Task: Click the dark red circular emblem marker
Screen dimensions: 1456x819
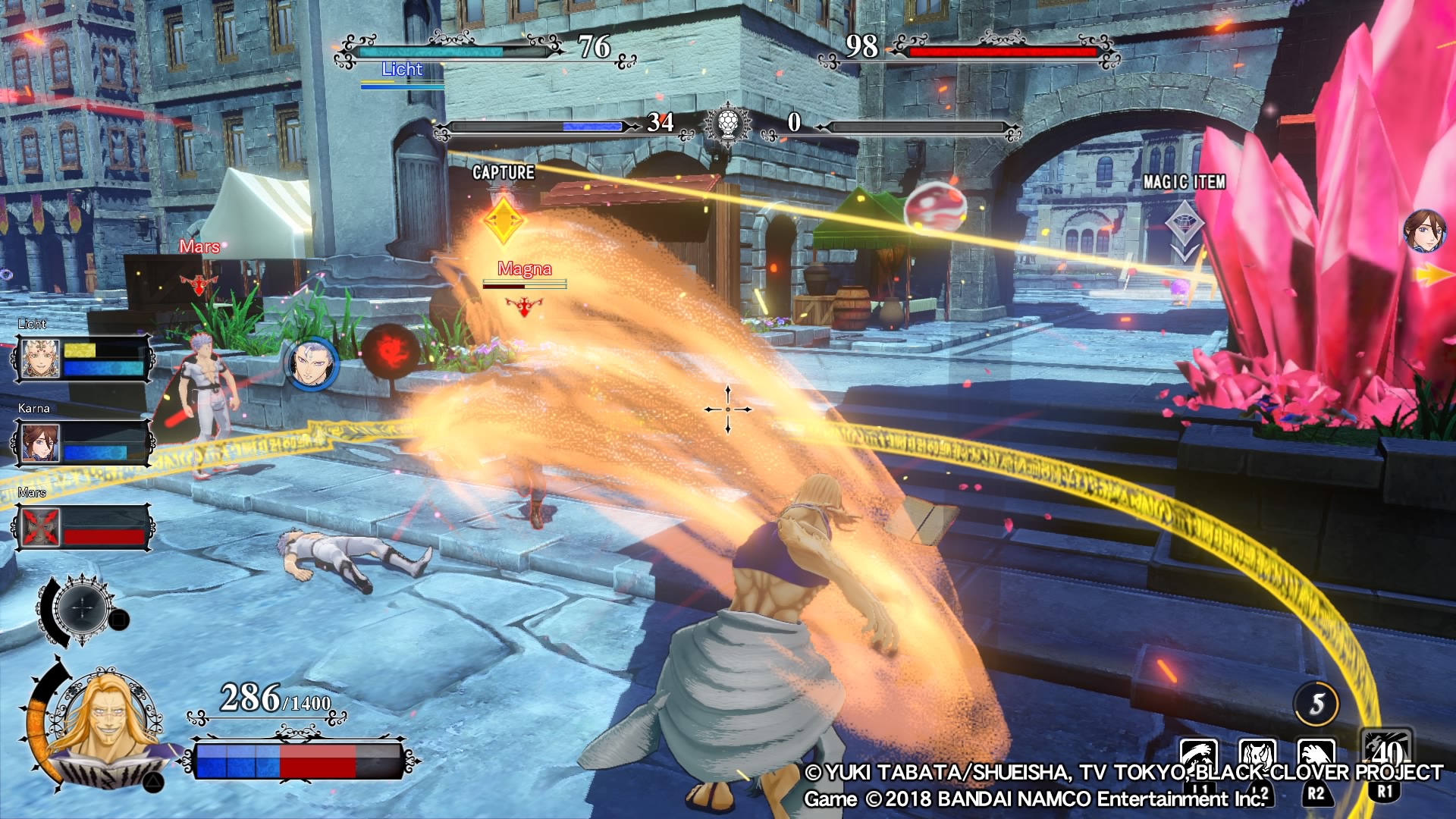Action: tap(390, 350)
